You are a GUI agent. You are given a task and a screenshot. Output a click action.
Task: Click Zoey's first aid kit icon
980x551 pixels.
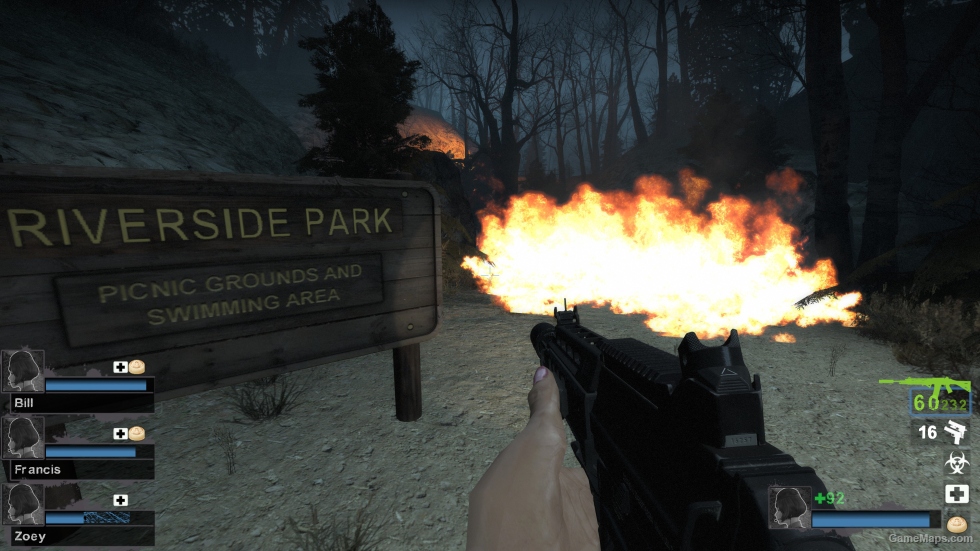pyautogui.click(x=120, y=500)
